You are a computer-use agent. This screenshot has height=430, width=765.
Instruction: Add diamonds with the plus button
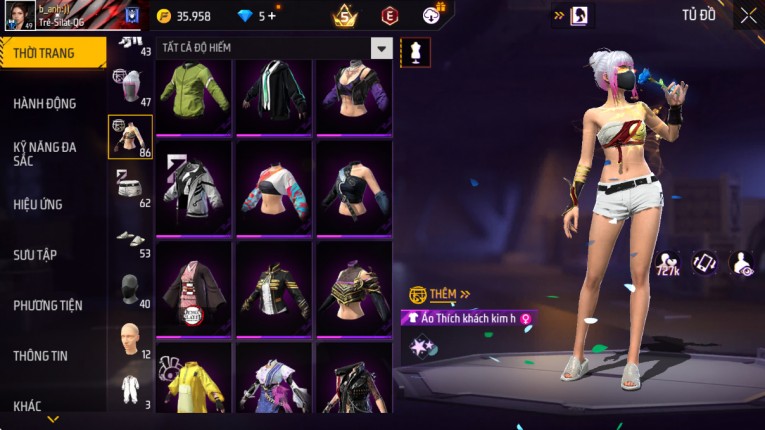(x=271, y=16)
